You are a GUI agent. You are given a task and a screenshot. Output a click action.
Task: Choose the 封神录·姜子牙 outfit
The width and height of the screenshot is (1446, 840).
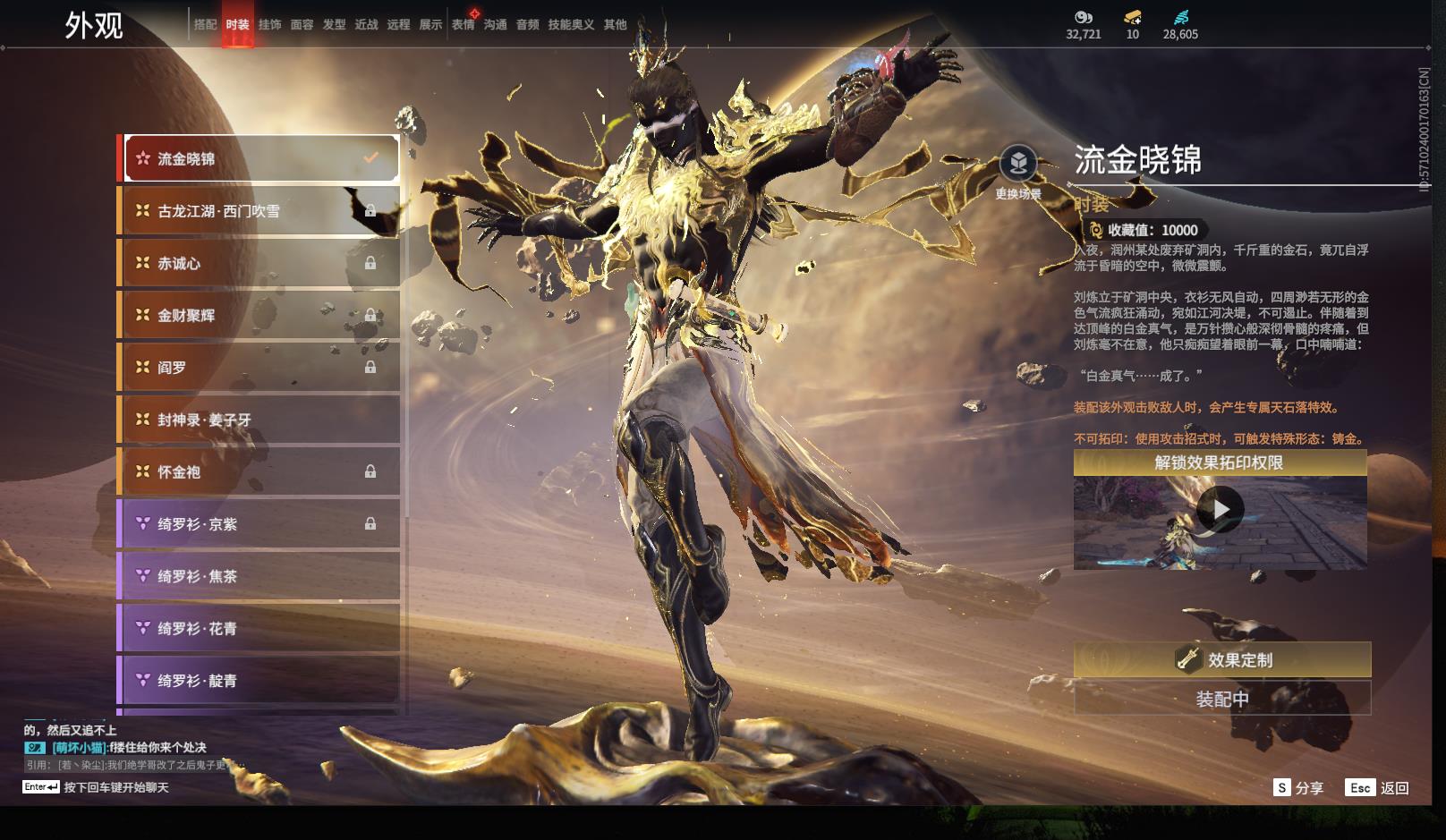[259, 420]
